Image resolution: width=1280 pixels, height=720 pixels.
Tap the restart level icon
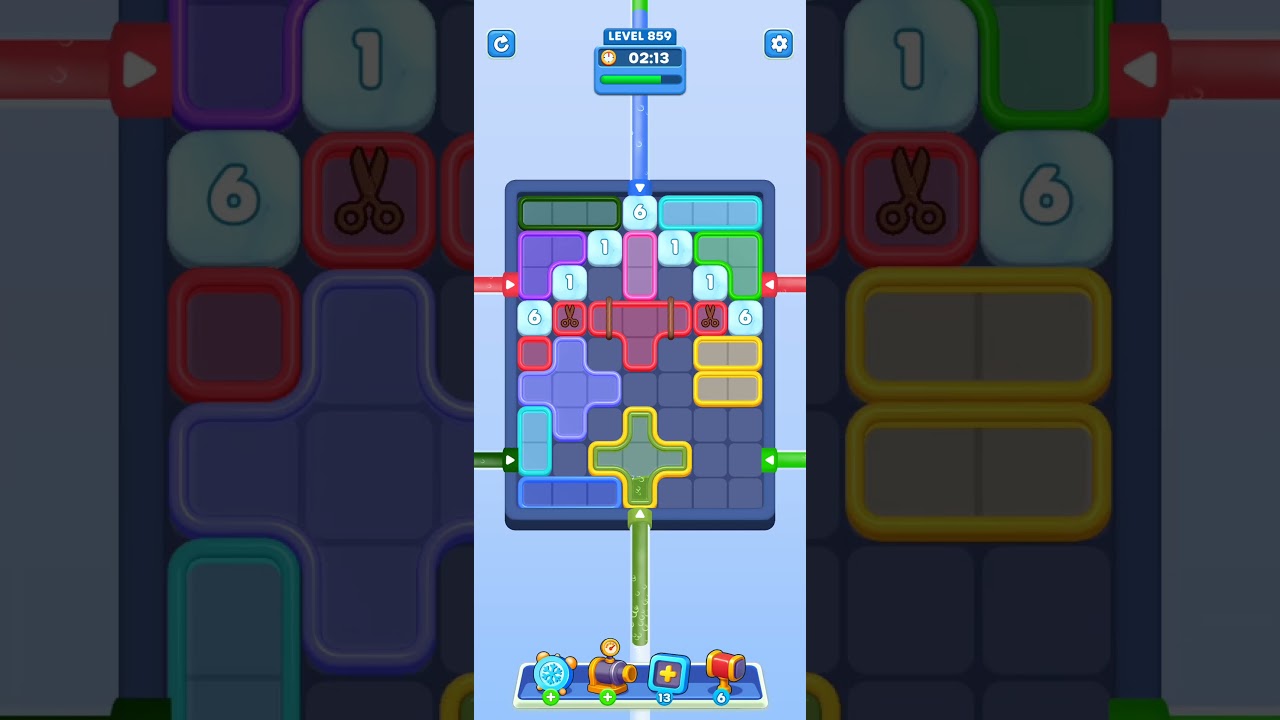coord(501,44)
